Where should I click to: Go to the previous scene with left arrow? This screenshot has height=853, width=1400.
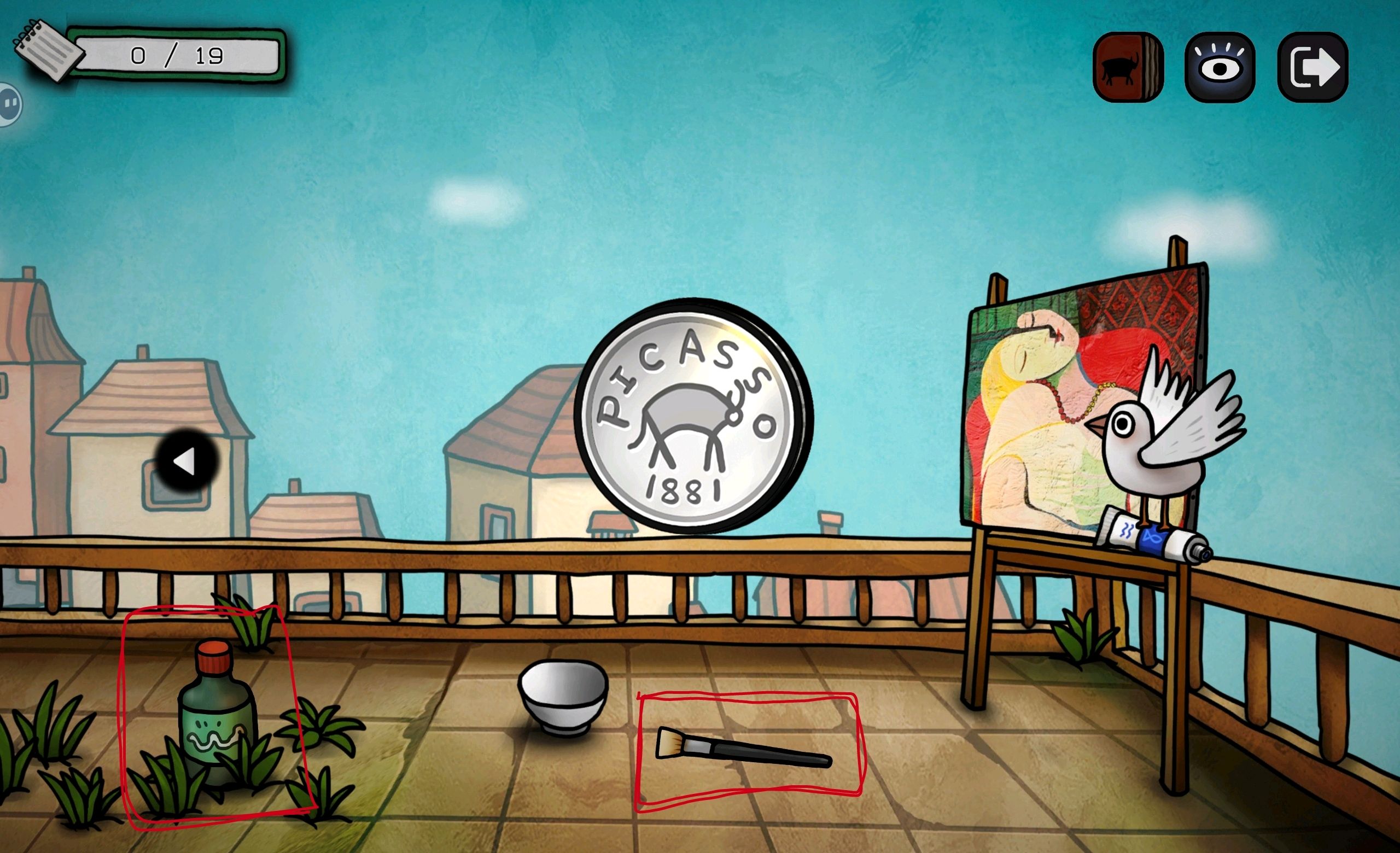186,461
